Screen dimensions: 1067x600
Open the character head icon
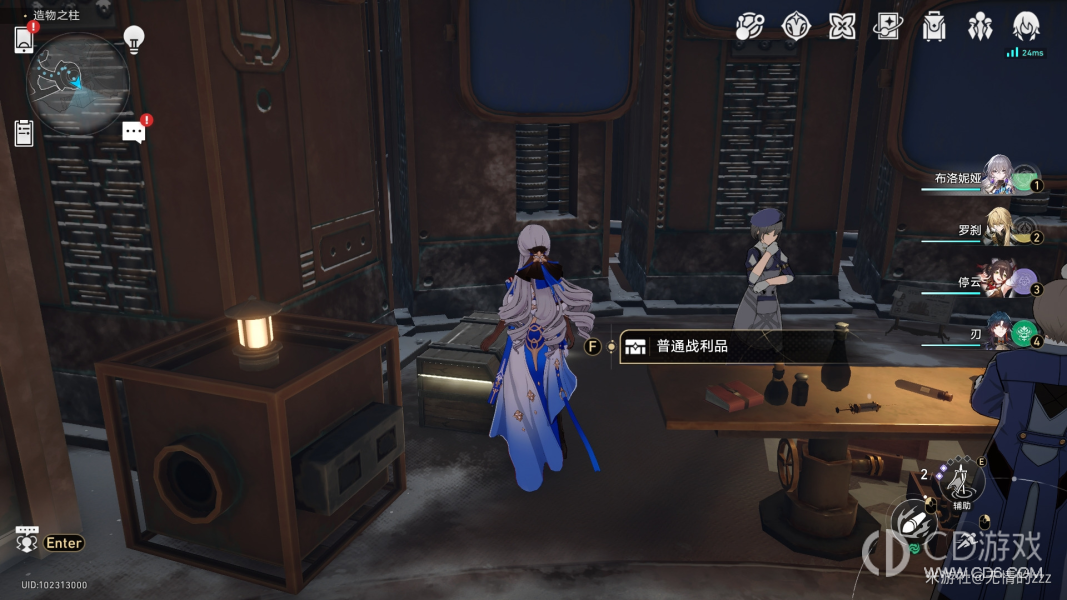pos(1026,27)
